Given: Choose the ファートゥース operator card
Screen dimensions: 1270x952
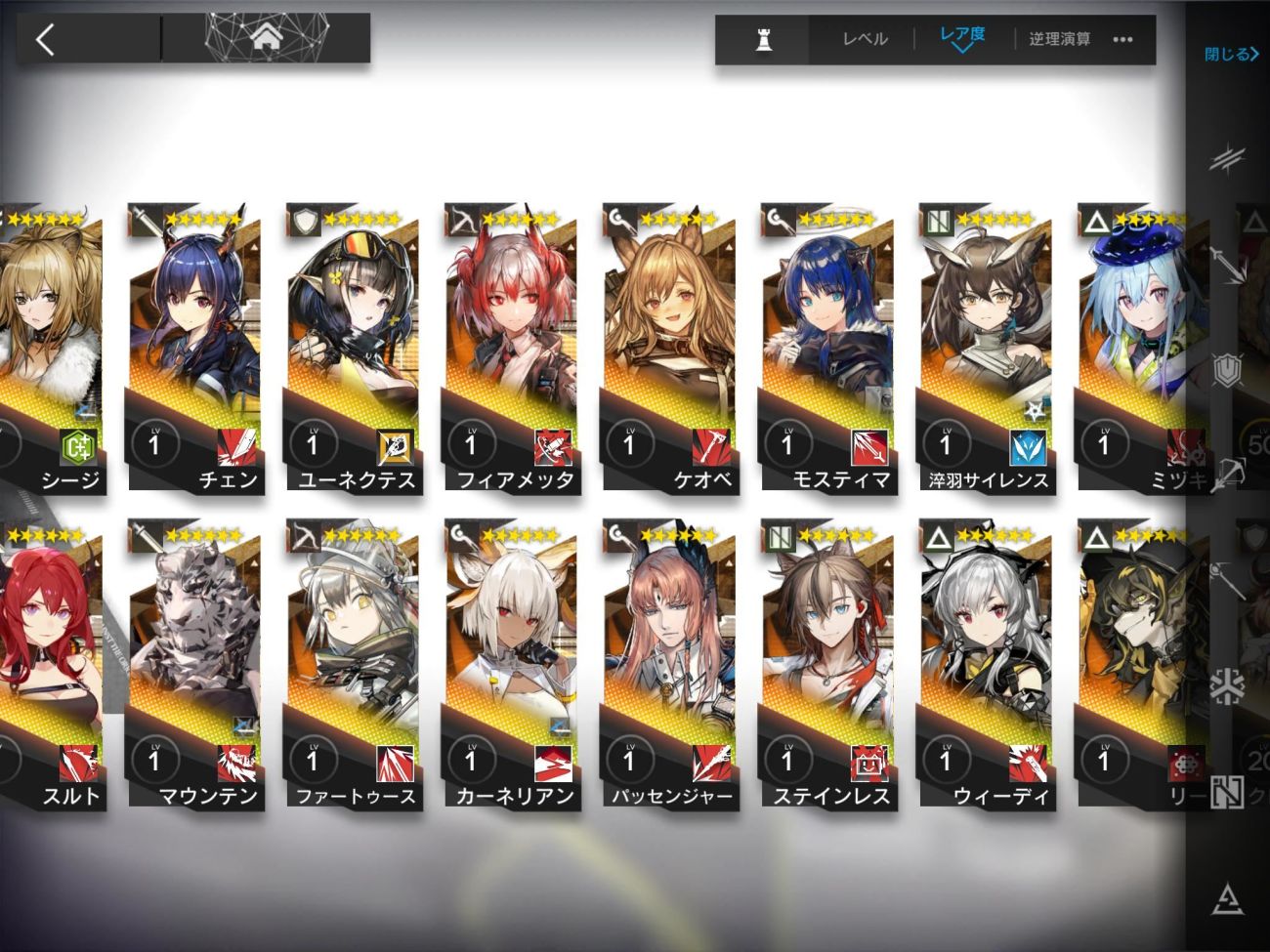Looking at the screenshot, I should pyautogui.click(x=352, y=664).
